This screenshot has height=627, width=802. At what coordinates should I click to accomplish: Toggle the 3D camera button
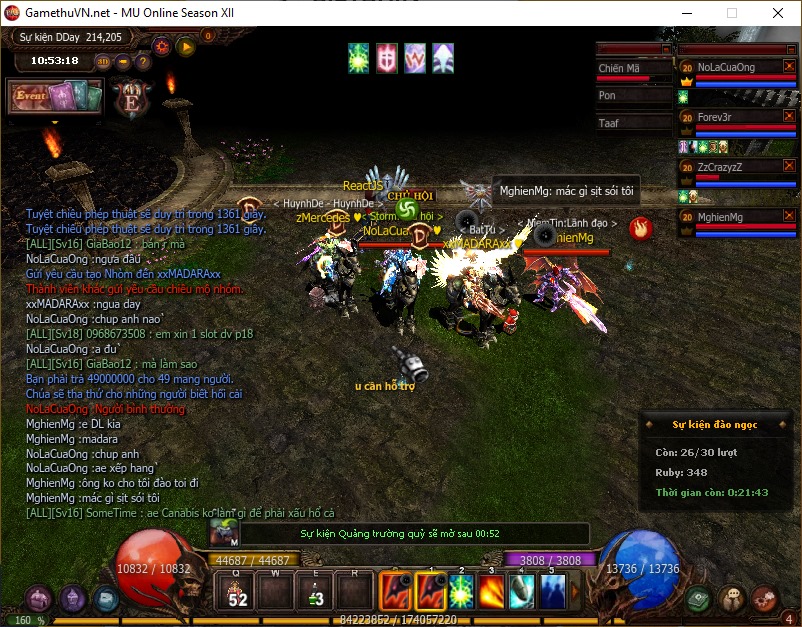pyautogui.click(x=103, y=61)
